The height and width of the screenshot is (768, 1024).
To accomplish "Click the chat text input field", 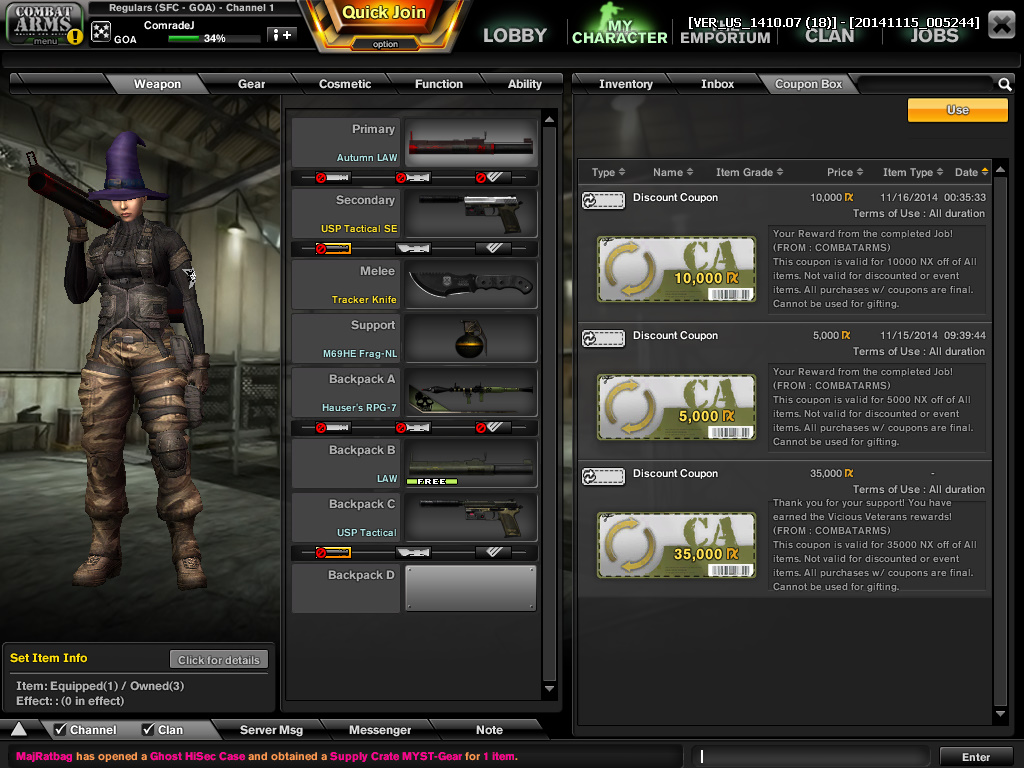I will (815, 757).
